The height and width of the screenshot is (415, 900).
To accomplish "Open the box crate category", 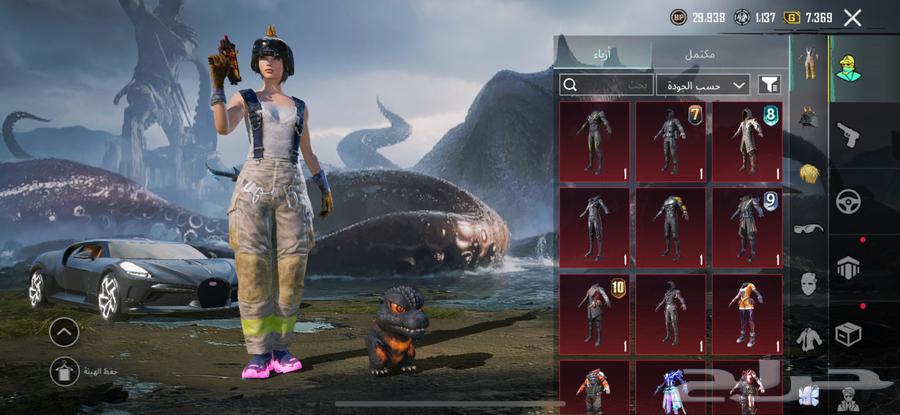I will pyautogui.click(x=848, y=333).
